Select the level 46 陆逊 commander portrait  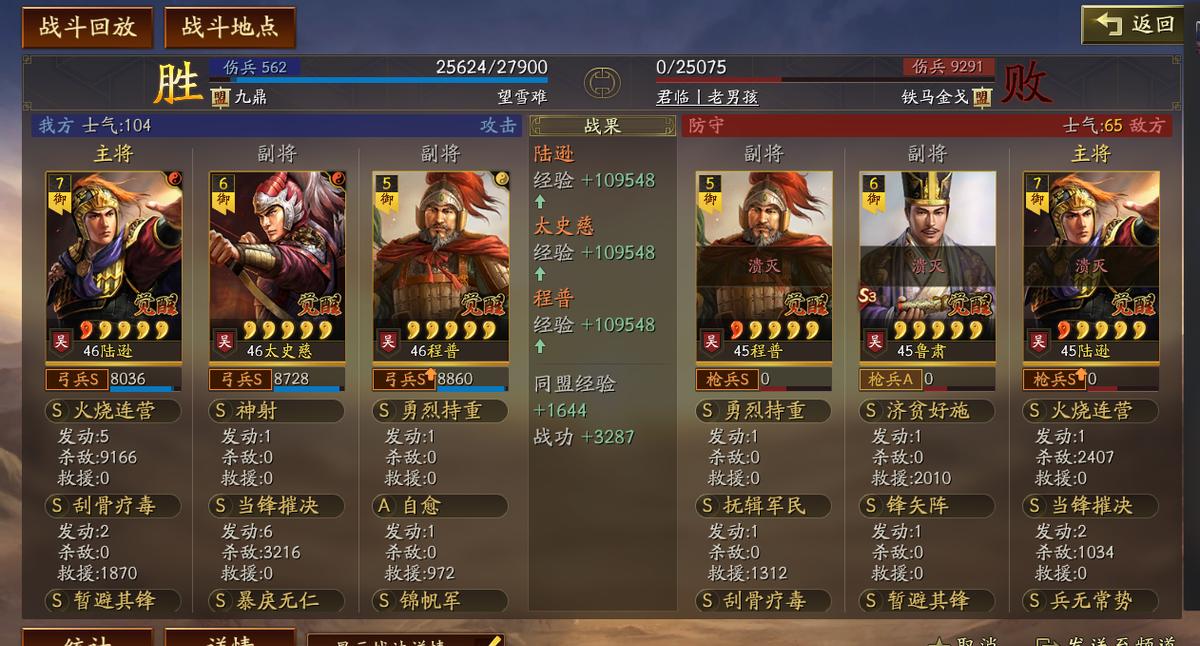113,265
